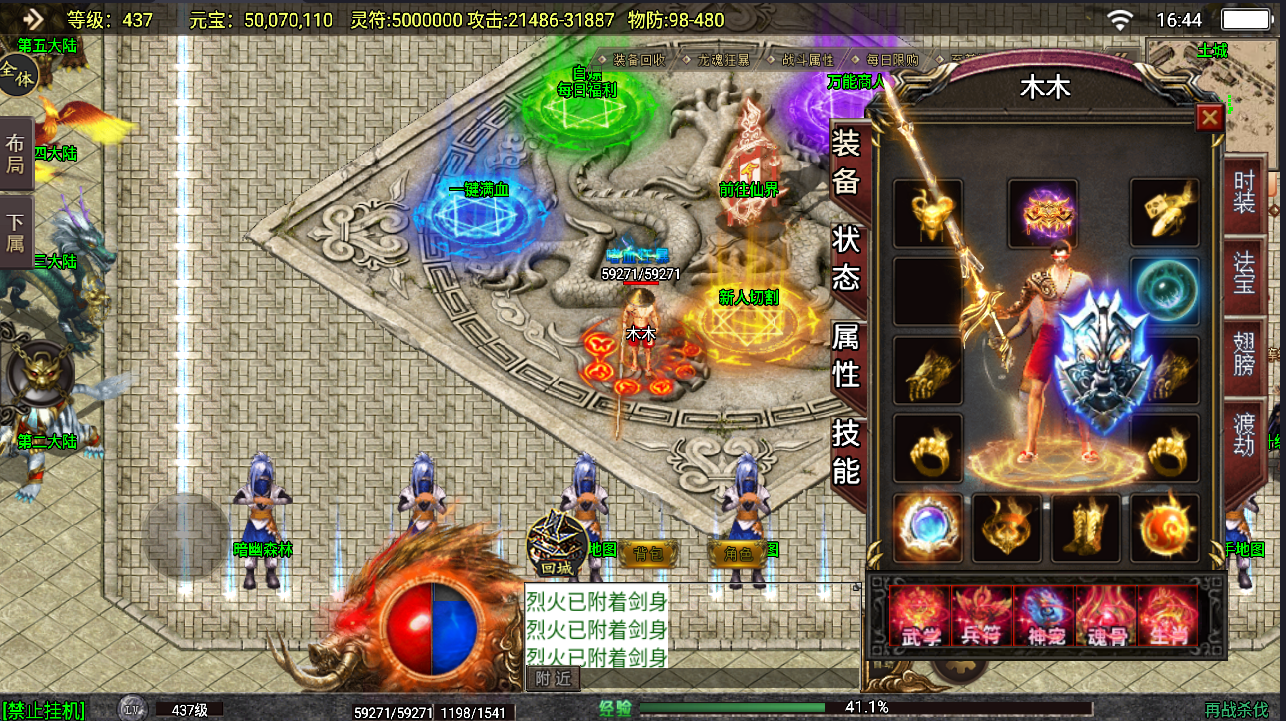Image resolution: width=1286 pixels, height=721 pixels.
Task: Open the 武学 martial arts button
Action: [920, 616]
